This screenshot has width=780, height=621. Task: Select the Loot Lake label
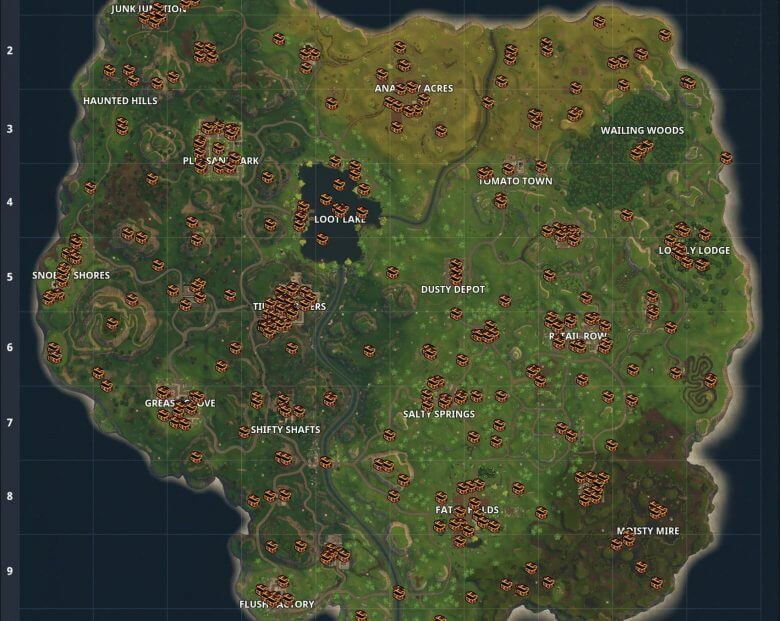tap(332, 217)
